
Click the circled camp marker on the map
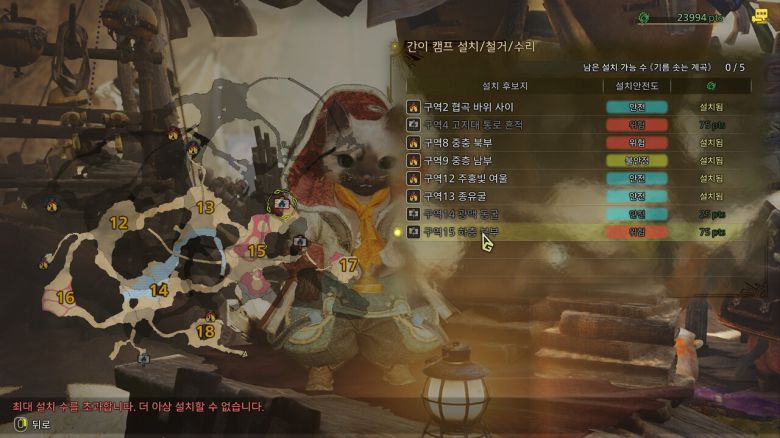[x=282, y=203]
